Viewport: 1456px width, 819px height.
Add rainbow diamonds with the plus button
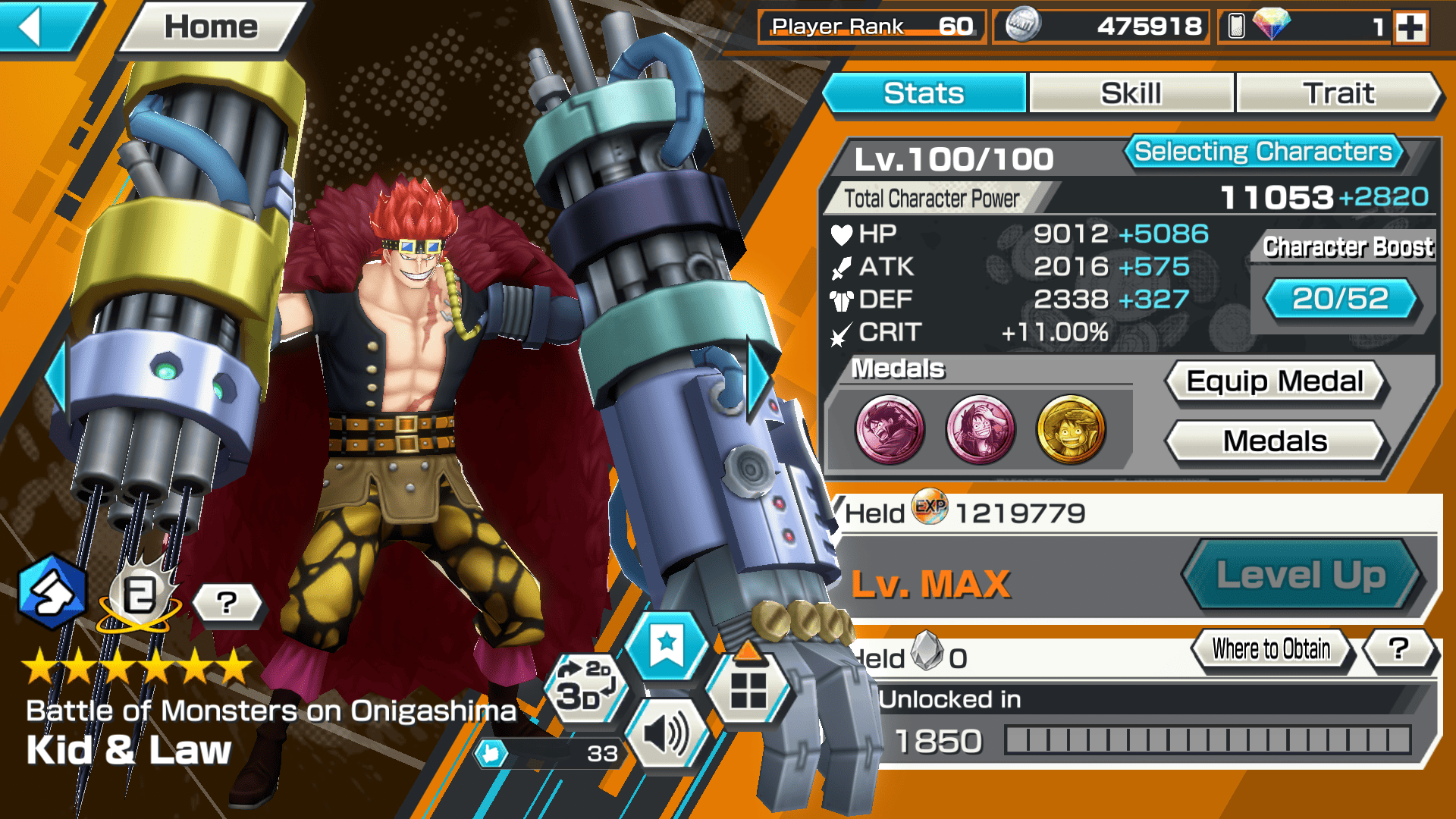pyautogui.click(x=1410, y=27)
